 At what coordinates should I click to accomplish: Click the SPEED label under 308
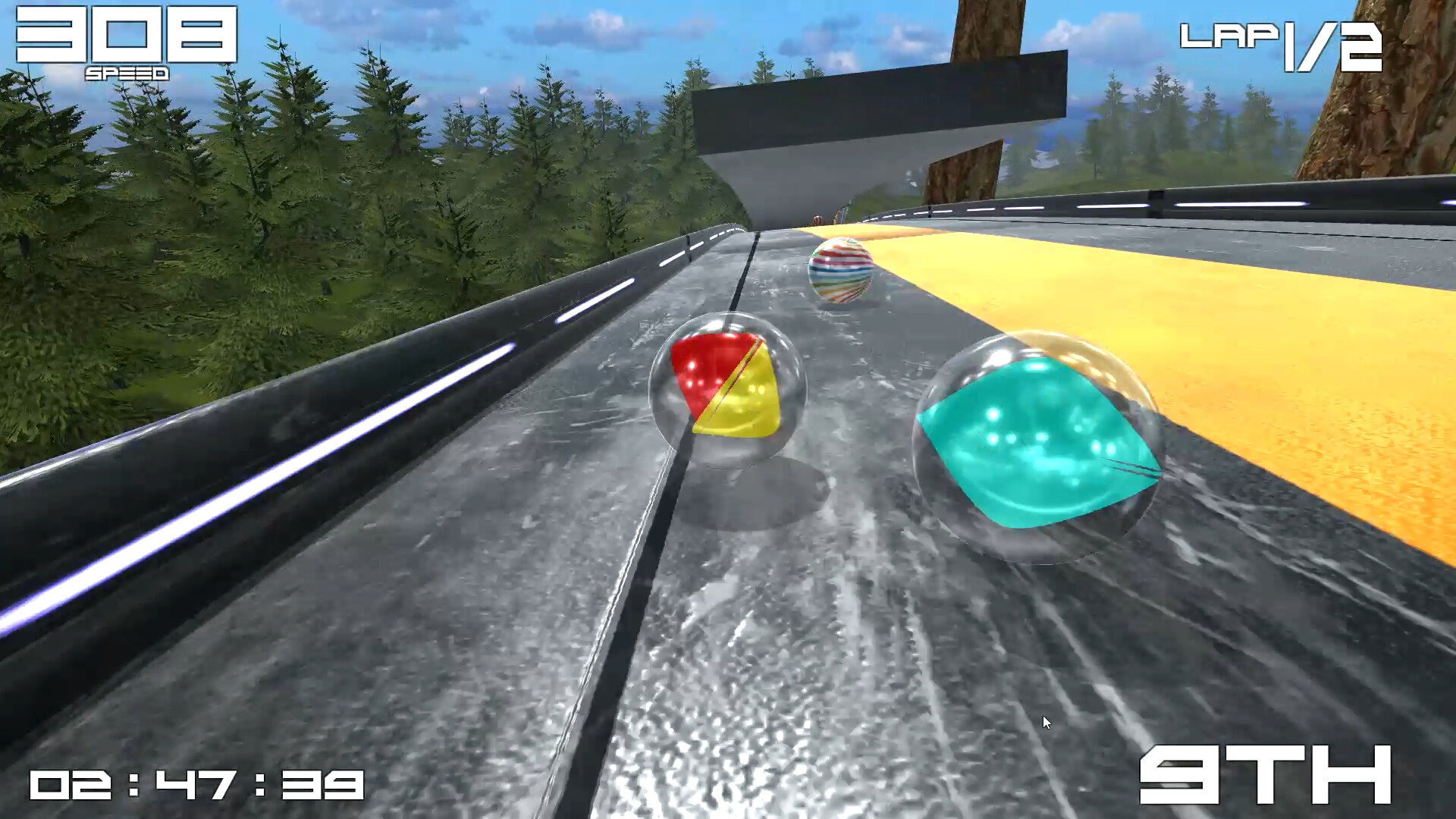(x=125, y=72)
